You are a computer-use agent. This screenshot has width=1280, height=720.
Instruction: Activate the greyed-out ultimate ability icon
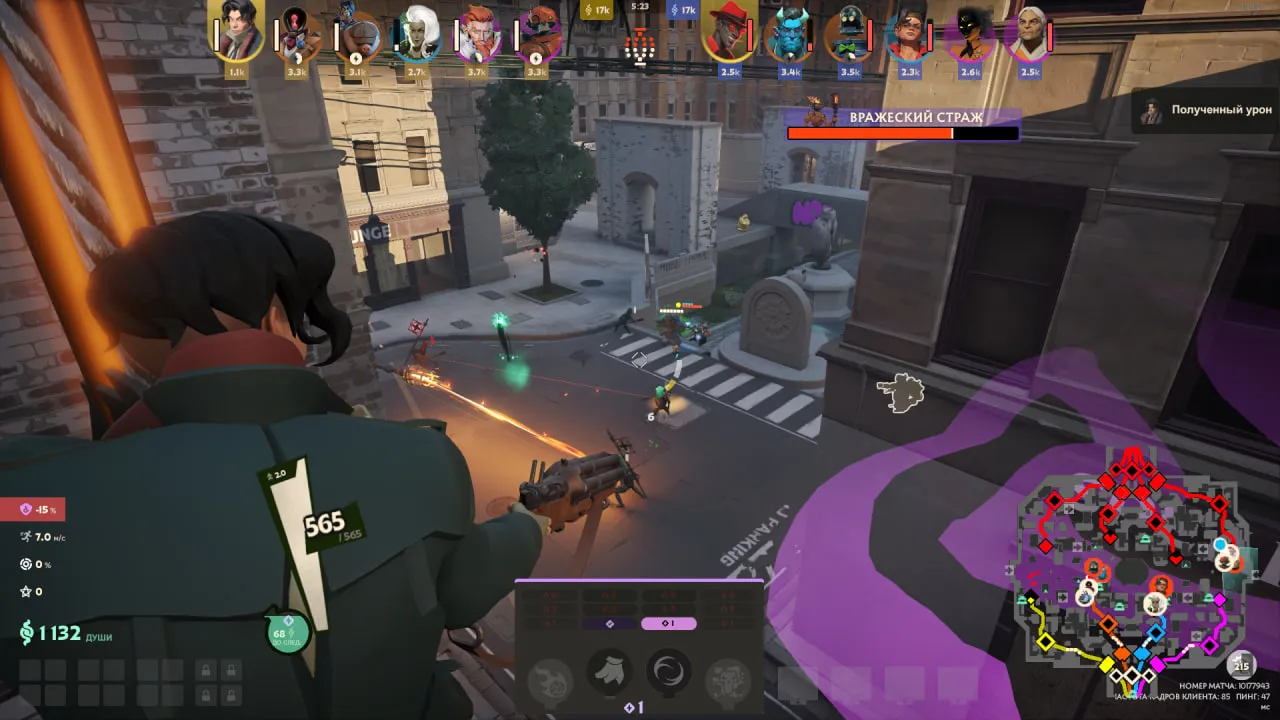727,679
